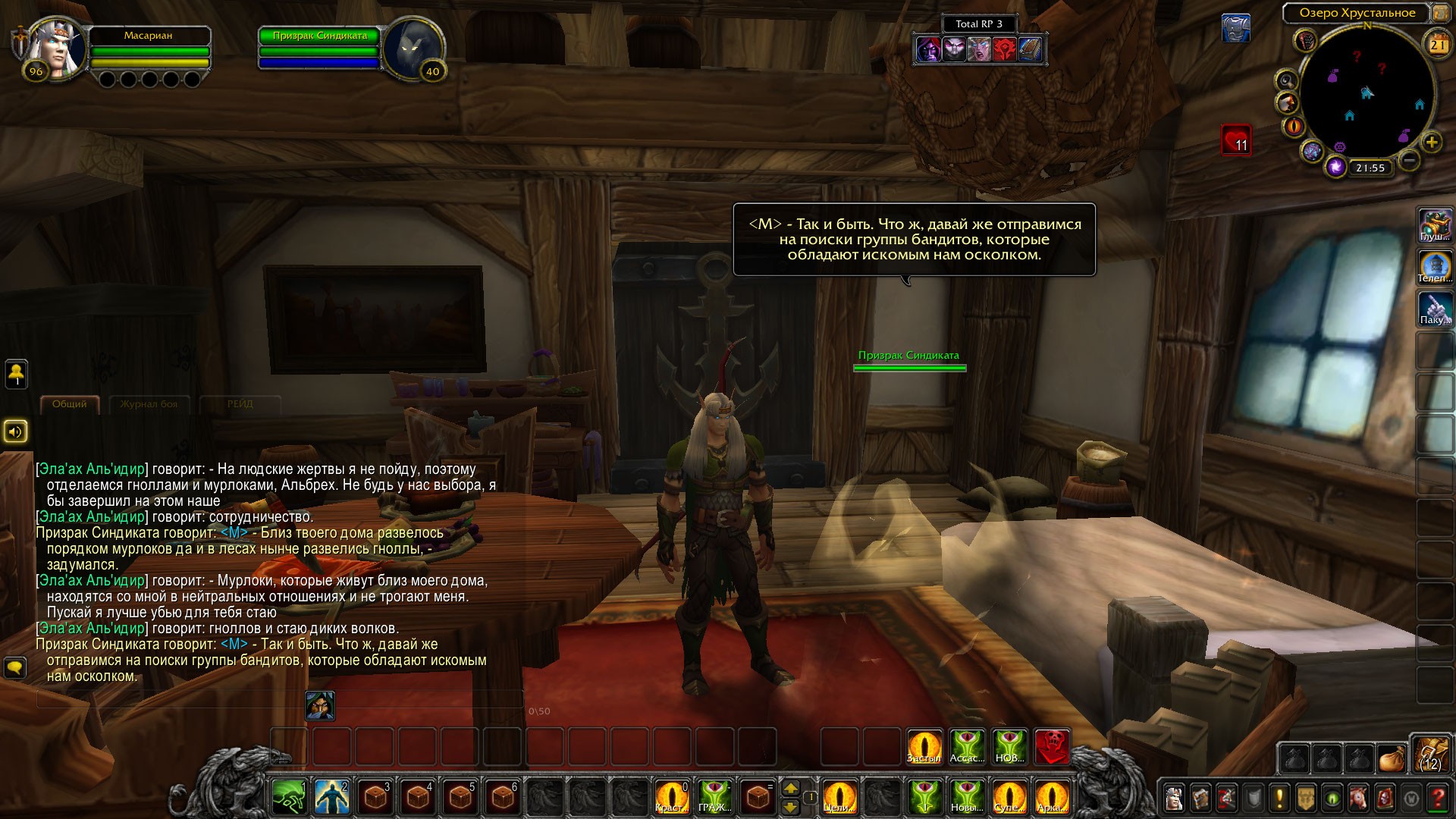Activate the Телеп... teleport ability

tap(1435, 267)
